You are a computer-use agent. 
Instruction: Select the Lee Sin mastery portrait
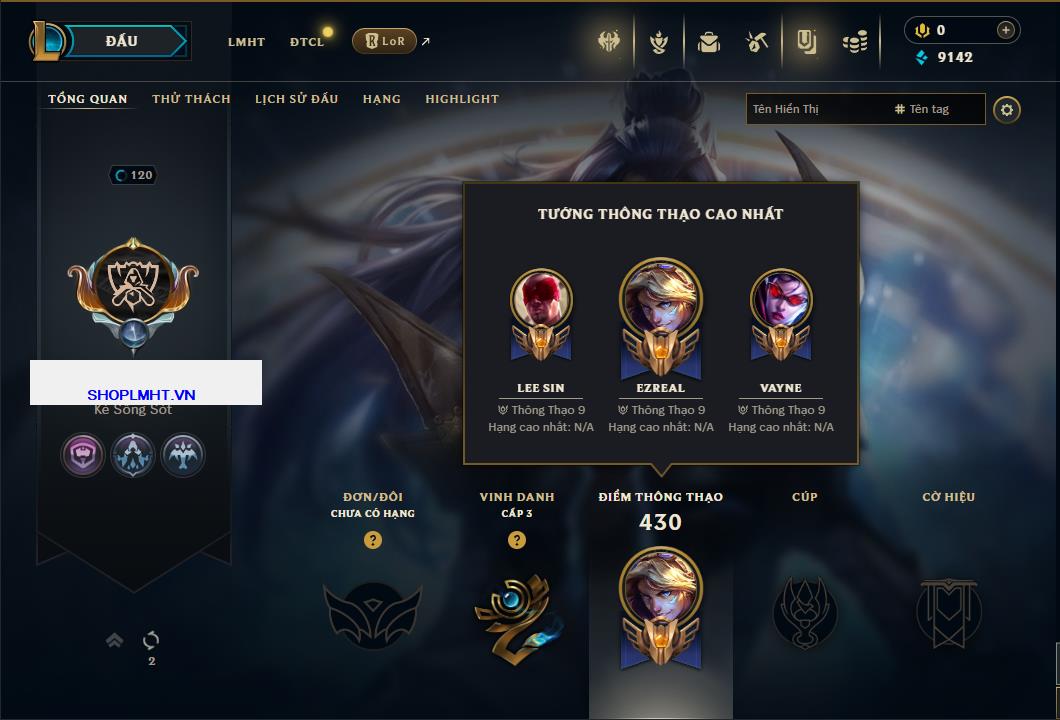tap(541, 300)
